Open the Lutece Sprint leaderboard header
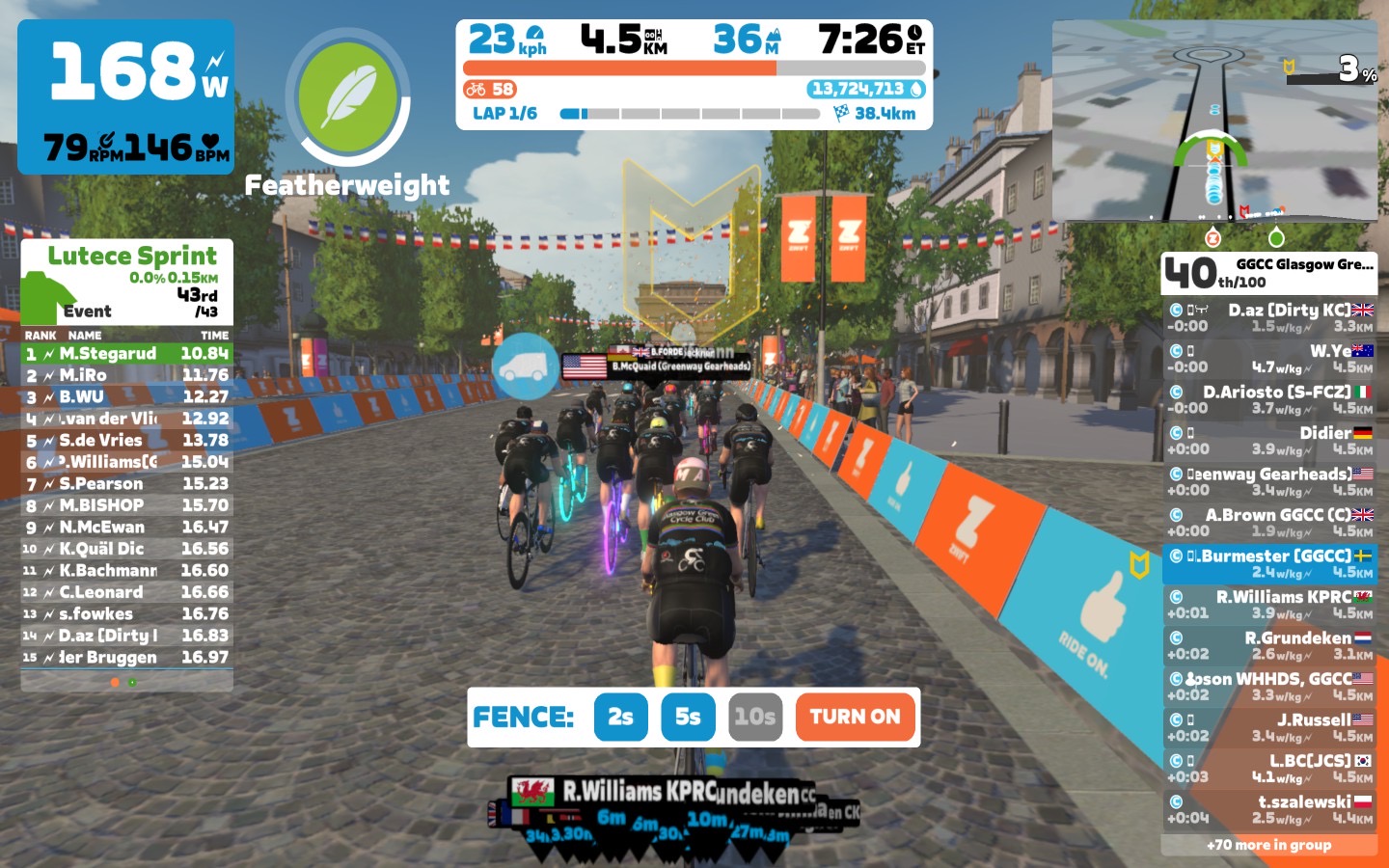The image size is (1389, 868). 126,282
